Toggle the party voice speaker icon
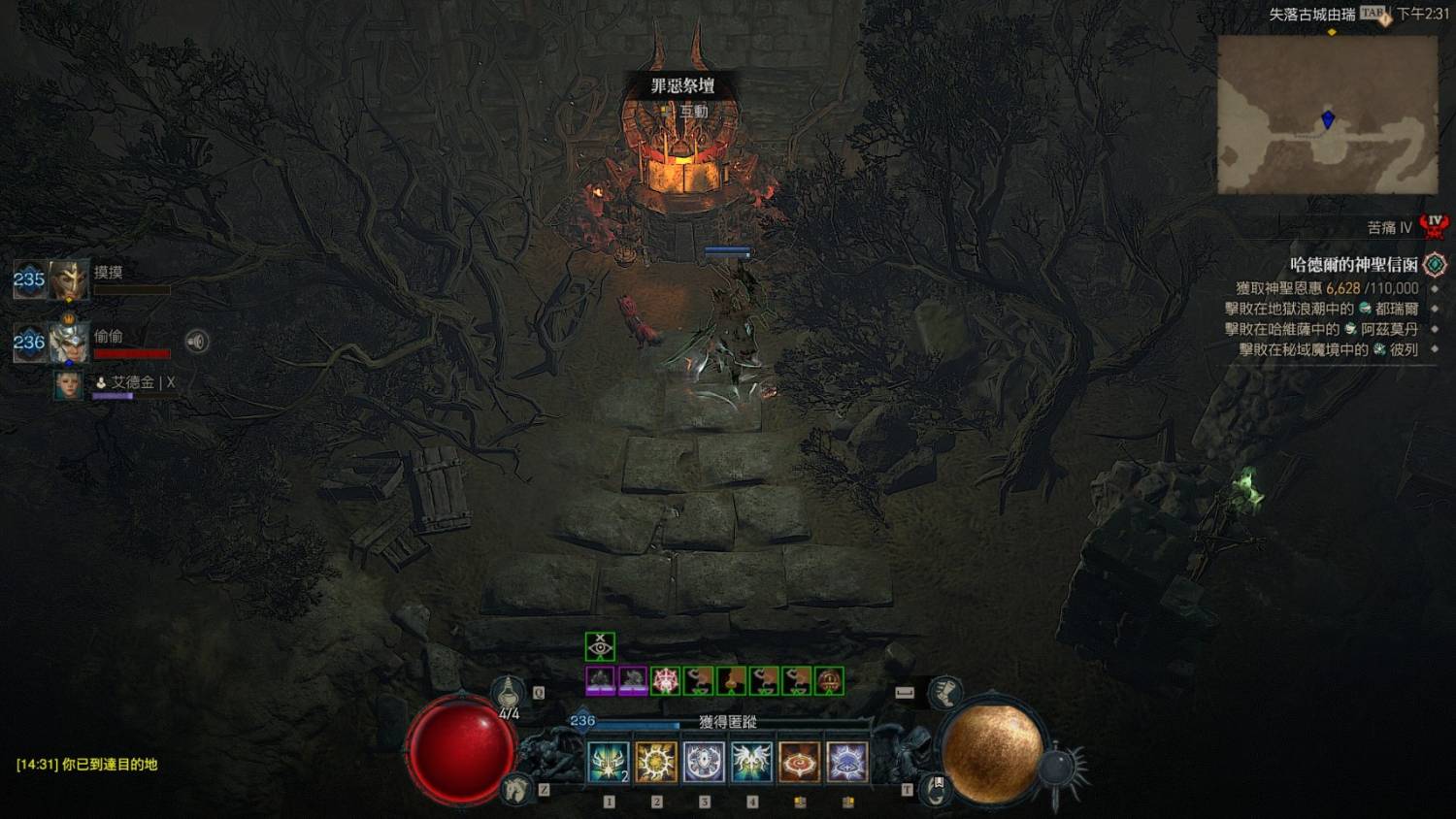 point(197,342)
